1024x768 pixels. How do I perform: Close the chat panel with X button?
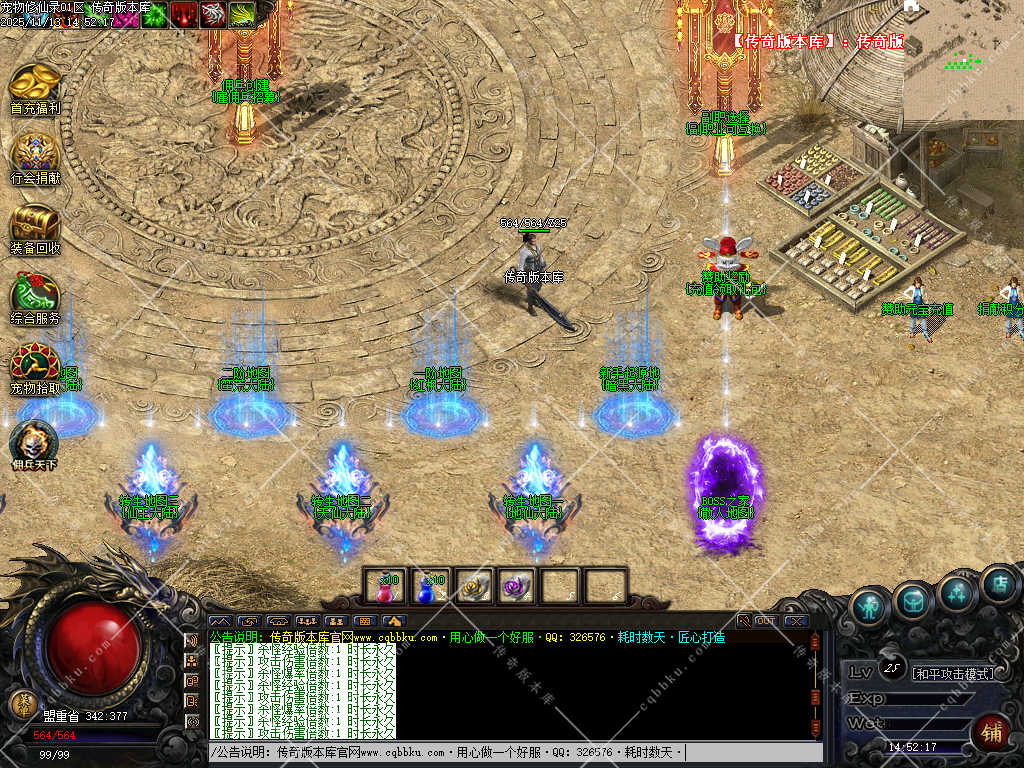795,621
